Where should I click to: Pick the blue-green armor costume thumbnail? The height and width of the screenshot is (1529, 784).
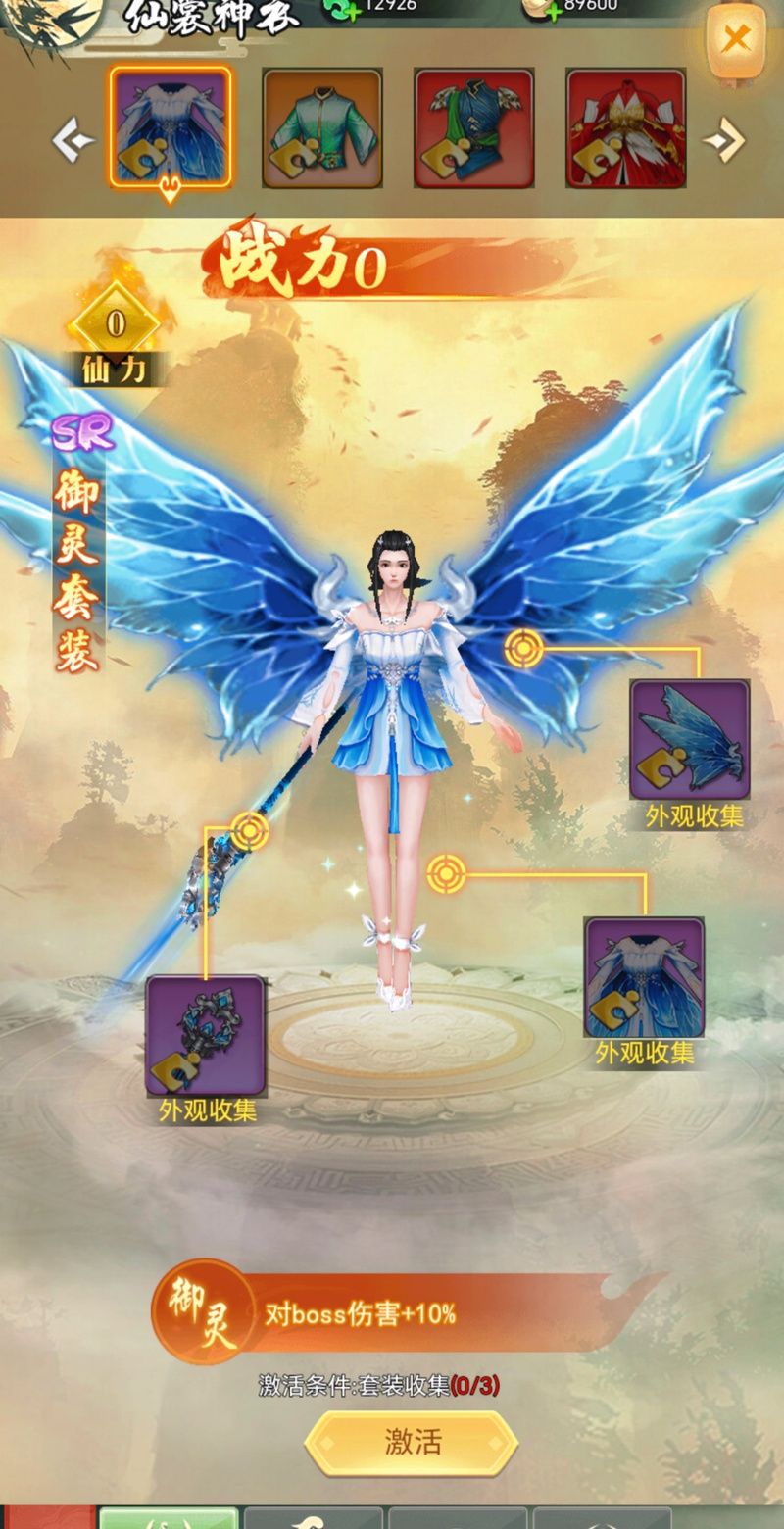(474, 128)
